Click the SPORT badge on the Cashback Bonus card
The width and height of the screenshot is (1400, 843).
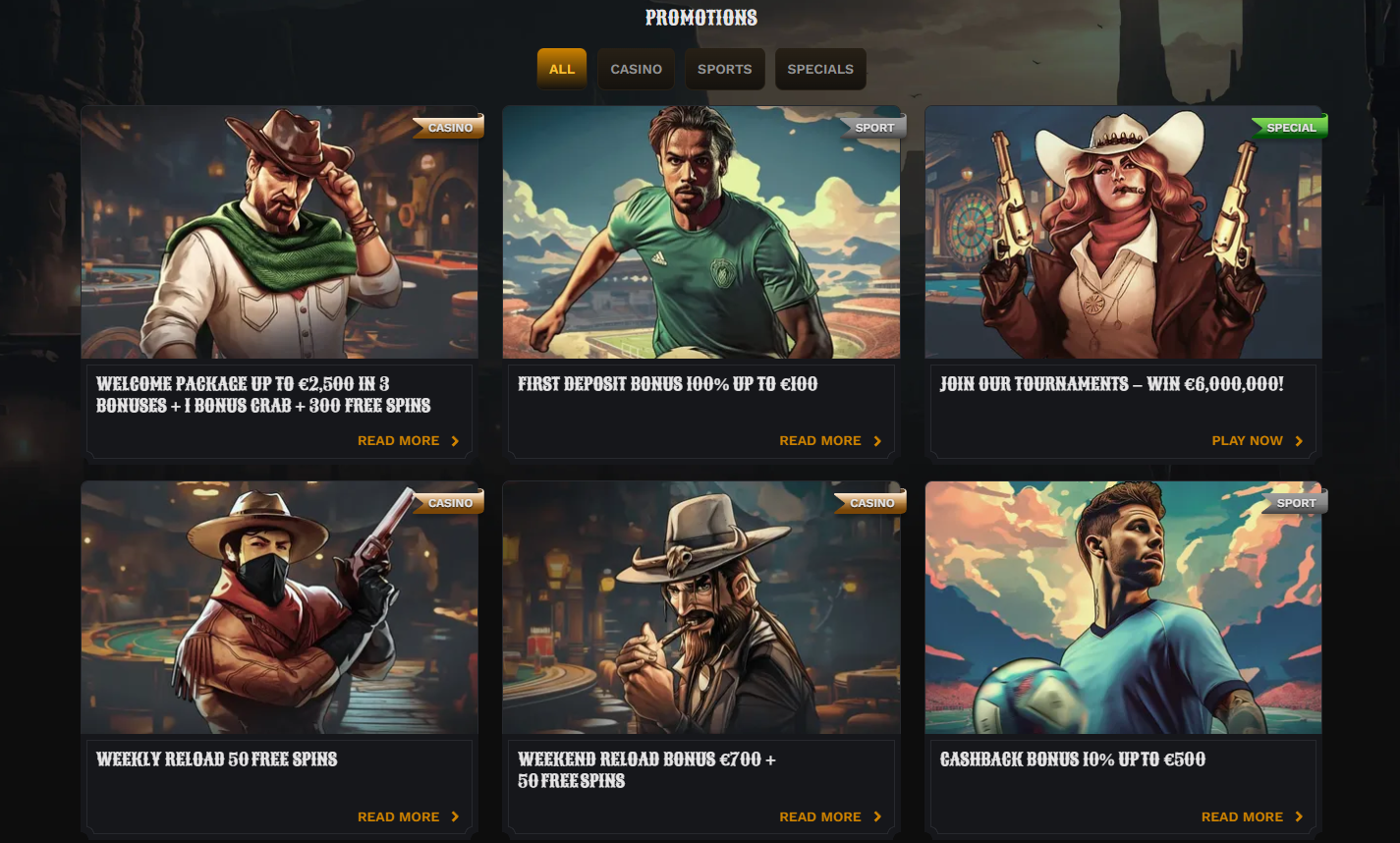[1296, 501]
